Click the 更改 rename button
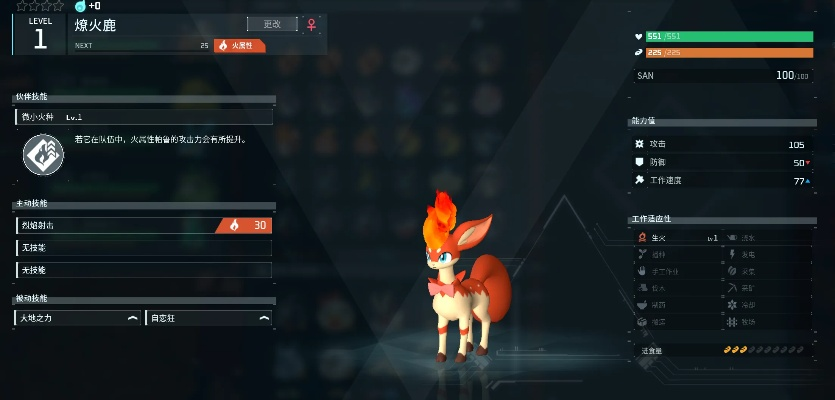The height and width of the screenshot is (400, 835). tap(272, 24)
